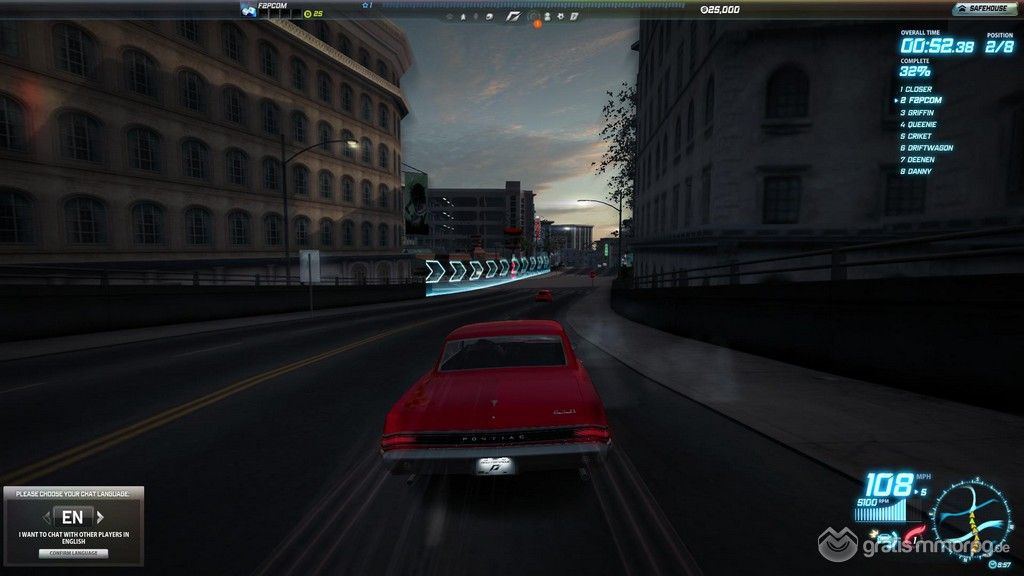The width and height of the screenshot is (1024, 576).
Task: Click the Safehouse button
Action: 980,9
